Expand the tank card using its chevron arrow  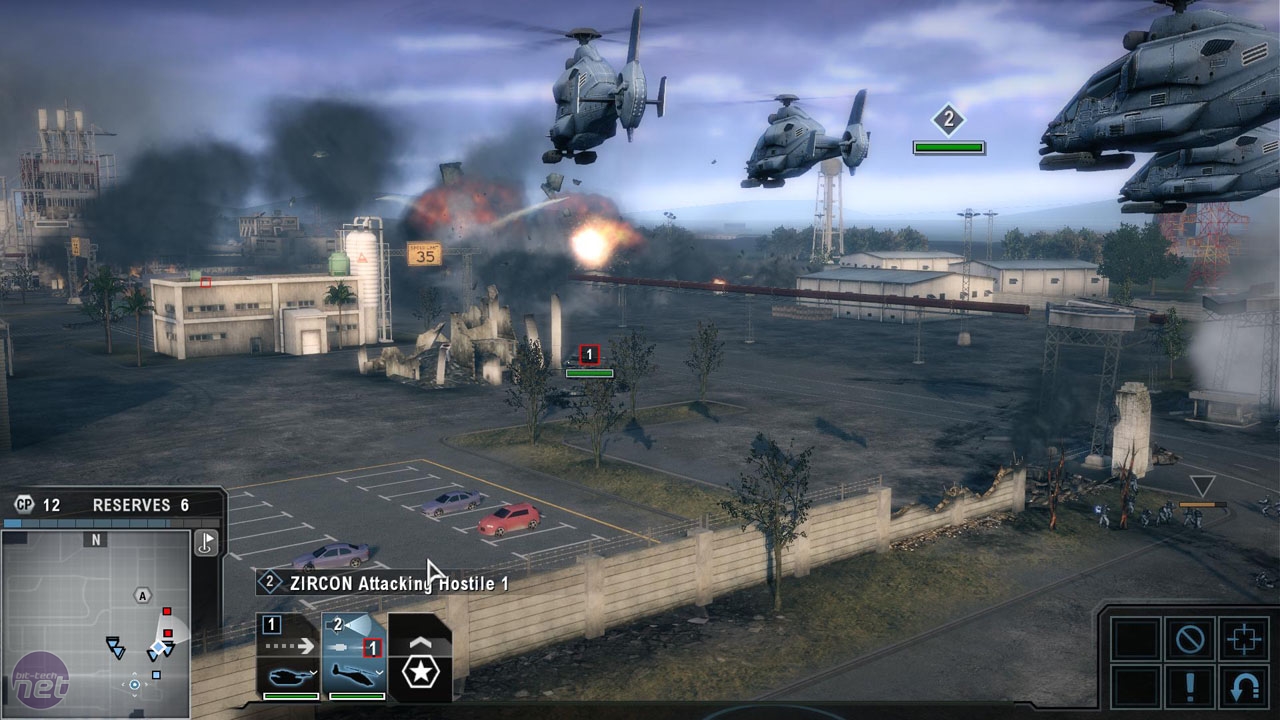[311, 672]
